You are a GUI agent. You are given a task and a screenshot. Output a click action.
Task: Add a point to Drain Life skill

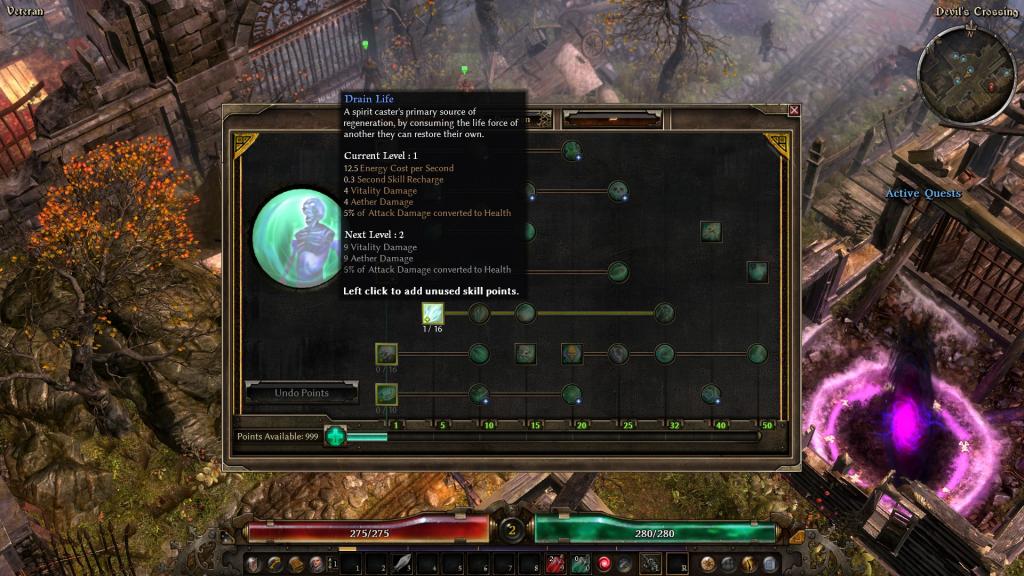[432, 313]
